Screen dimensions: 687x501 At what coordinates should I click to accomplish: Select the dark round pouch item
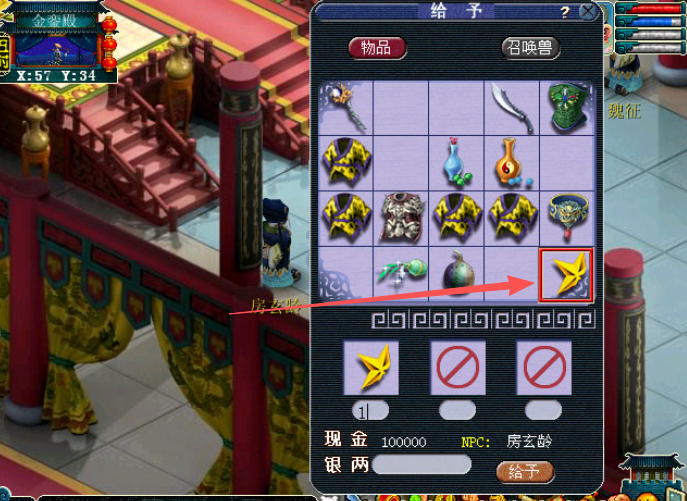pyautogui.click(x=456, y=273)
